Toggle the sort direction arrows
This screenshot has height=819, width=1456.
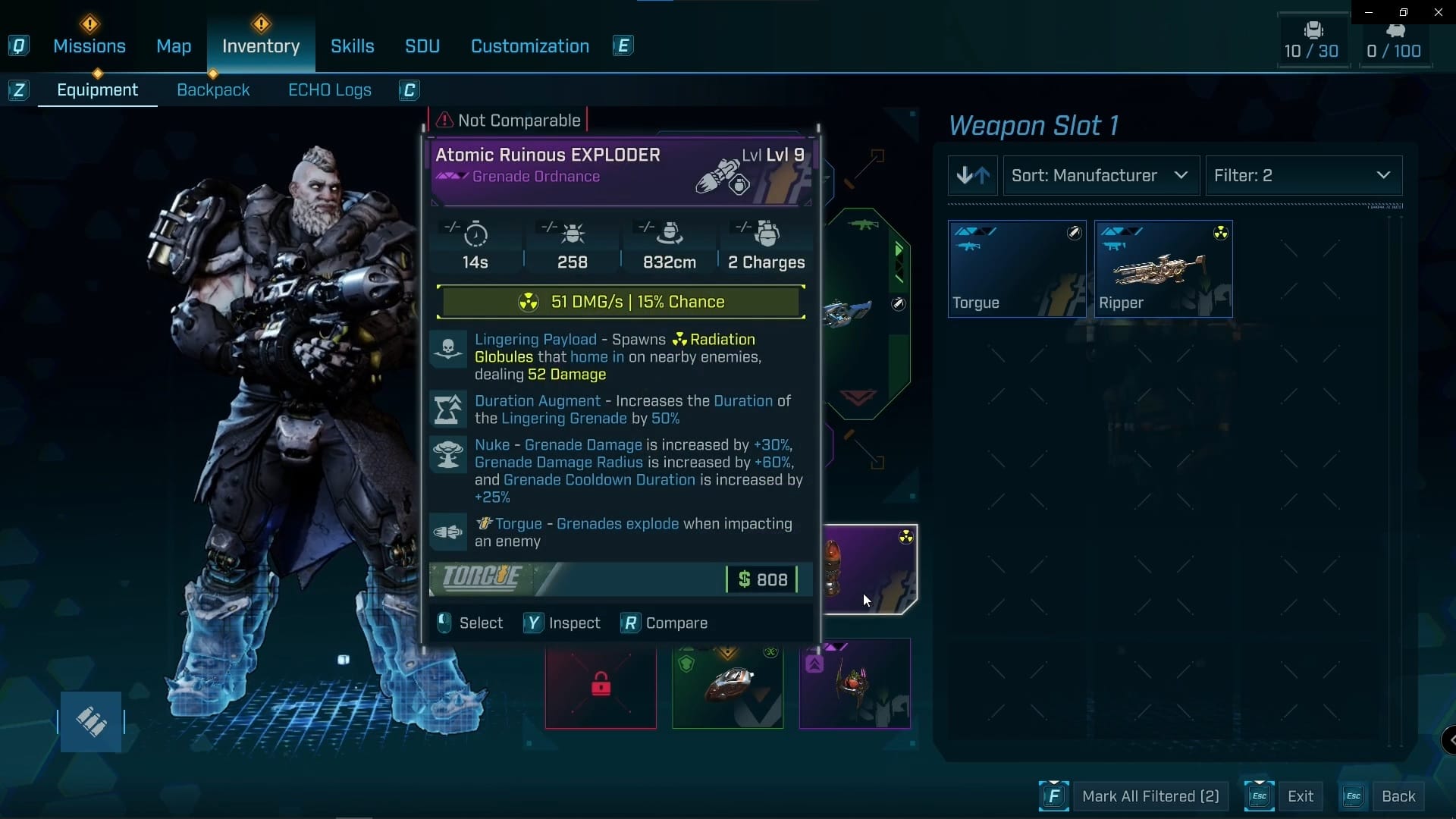click(973, 176)
